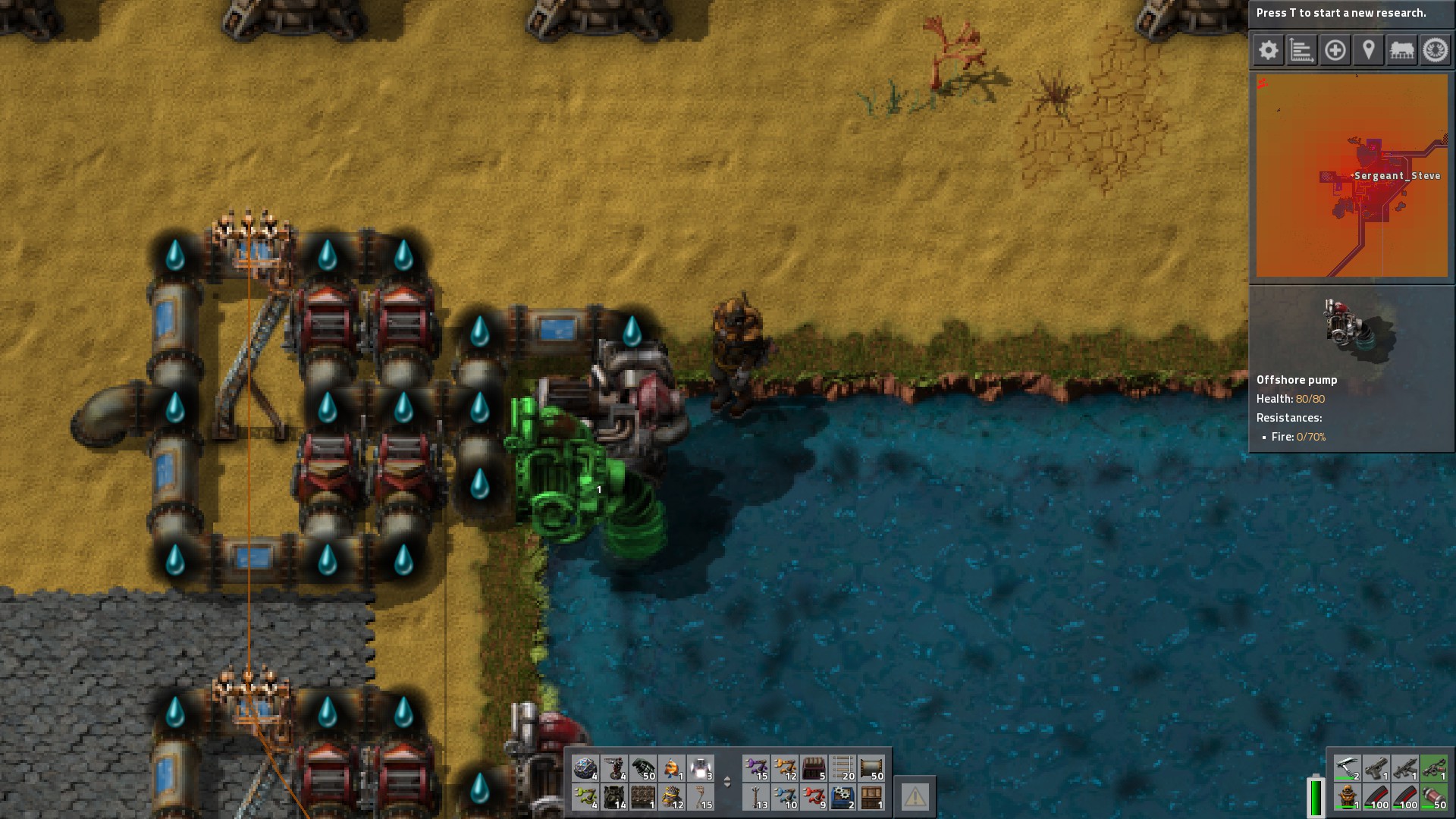Click the armor equipment slot
1456x819 pixels.
[1347, 797]
